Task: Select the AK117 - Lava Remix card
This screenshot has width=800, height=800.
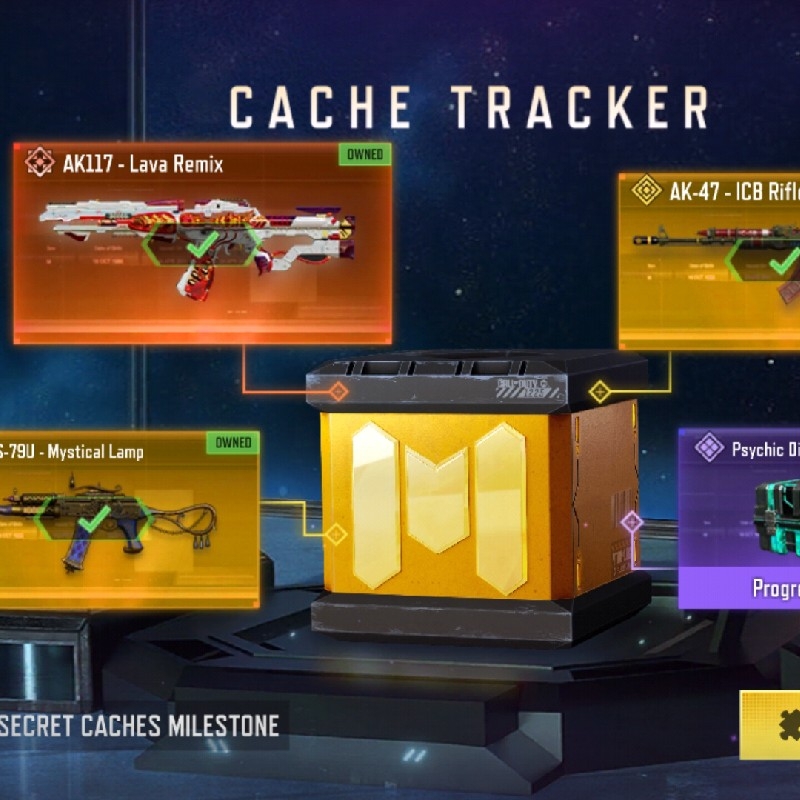Action: 202,243
